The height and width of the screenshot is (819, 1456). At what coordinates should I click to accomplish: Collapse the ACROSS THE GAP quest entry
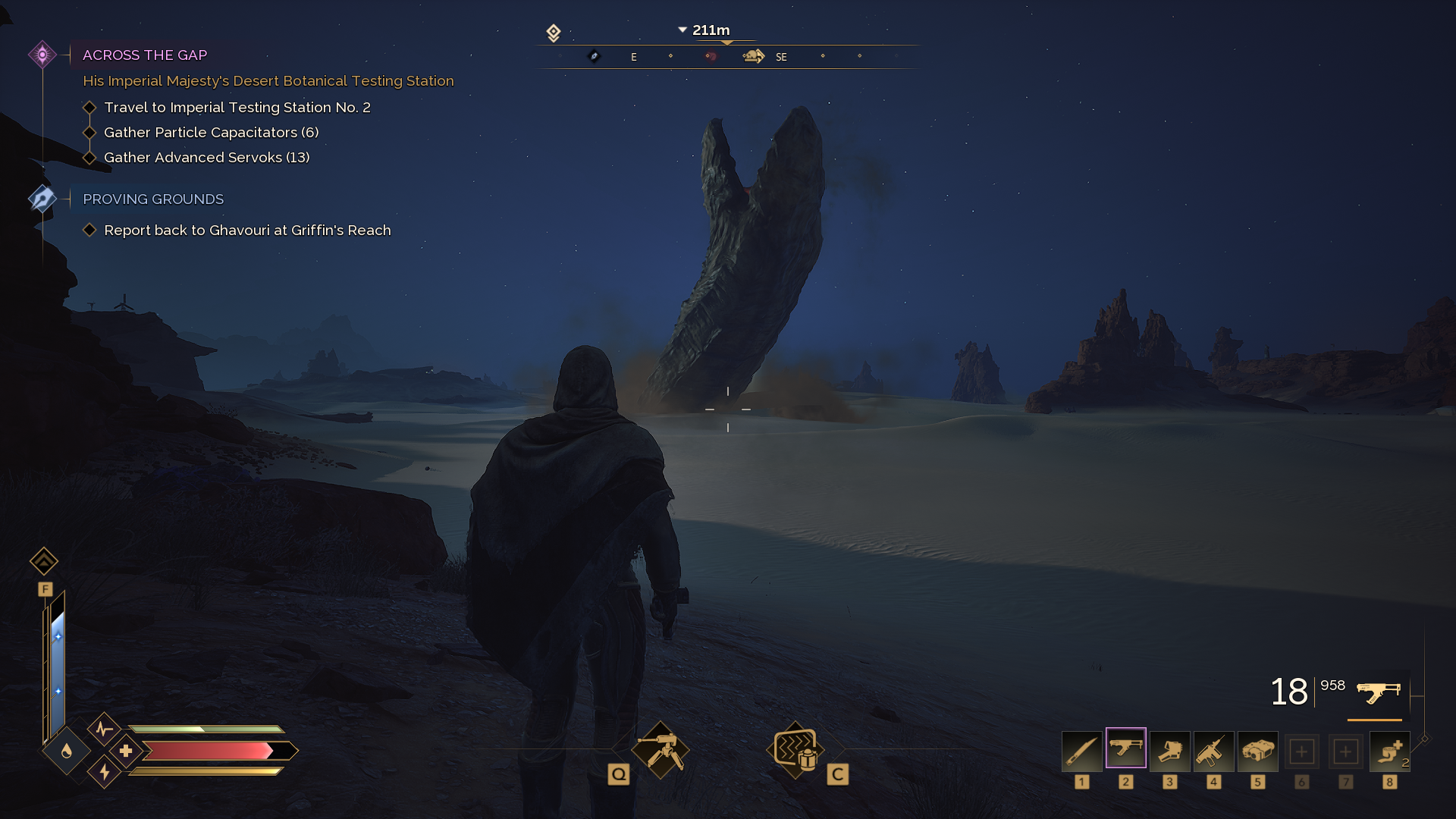point(43,54)
